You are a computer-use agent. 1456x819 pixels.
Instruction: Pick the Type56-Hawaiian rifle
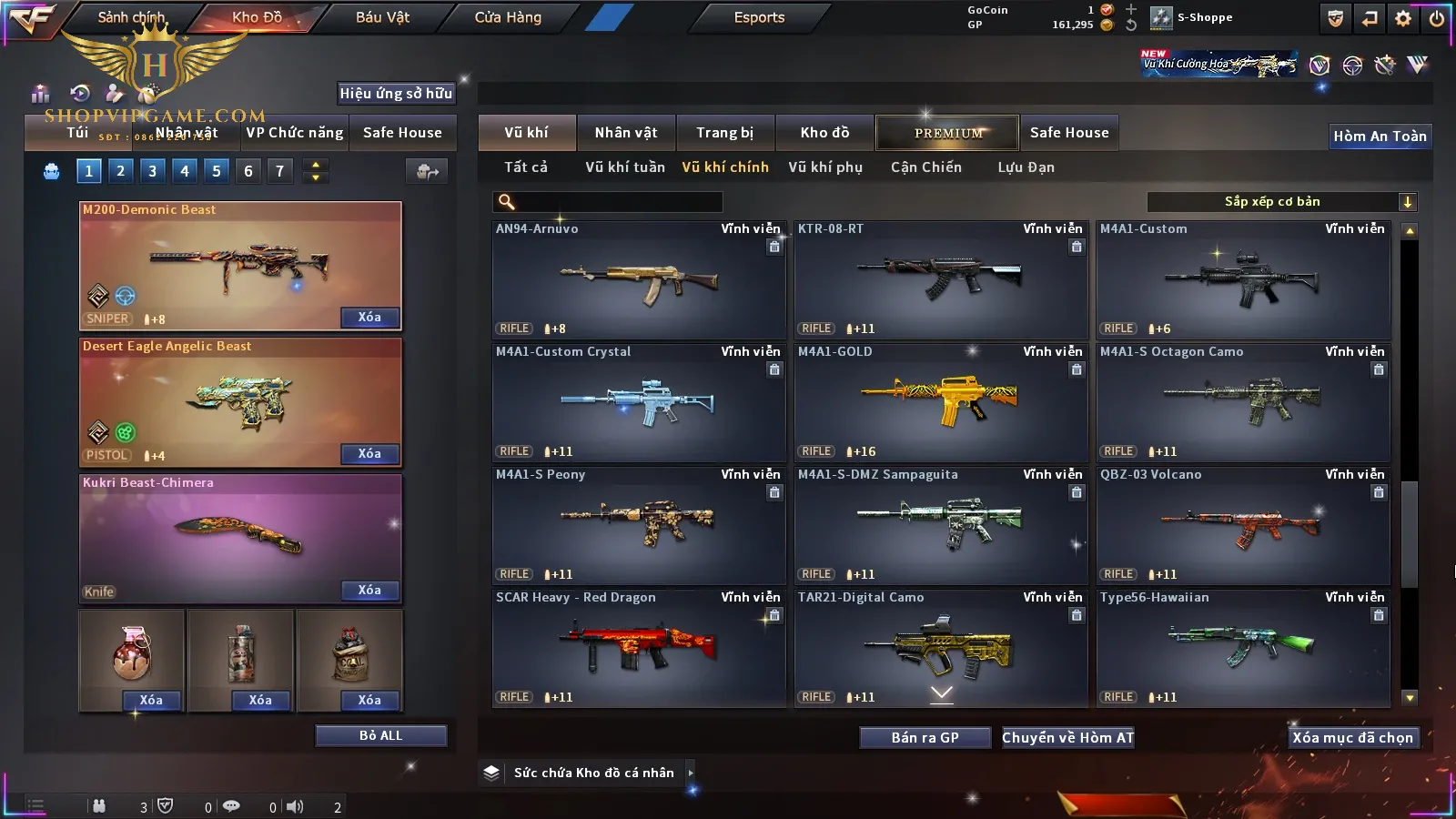tap(1243, 647)
